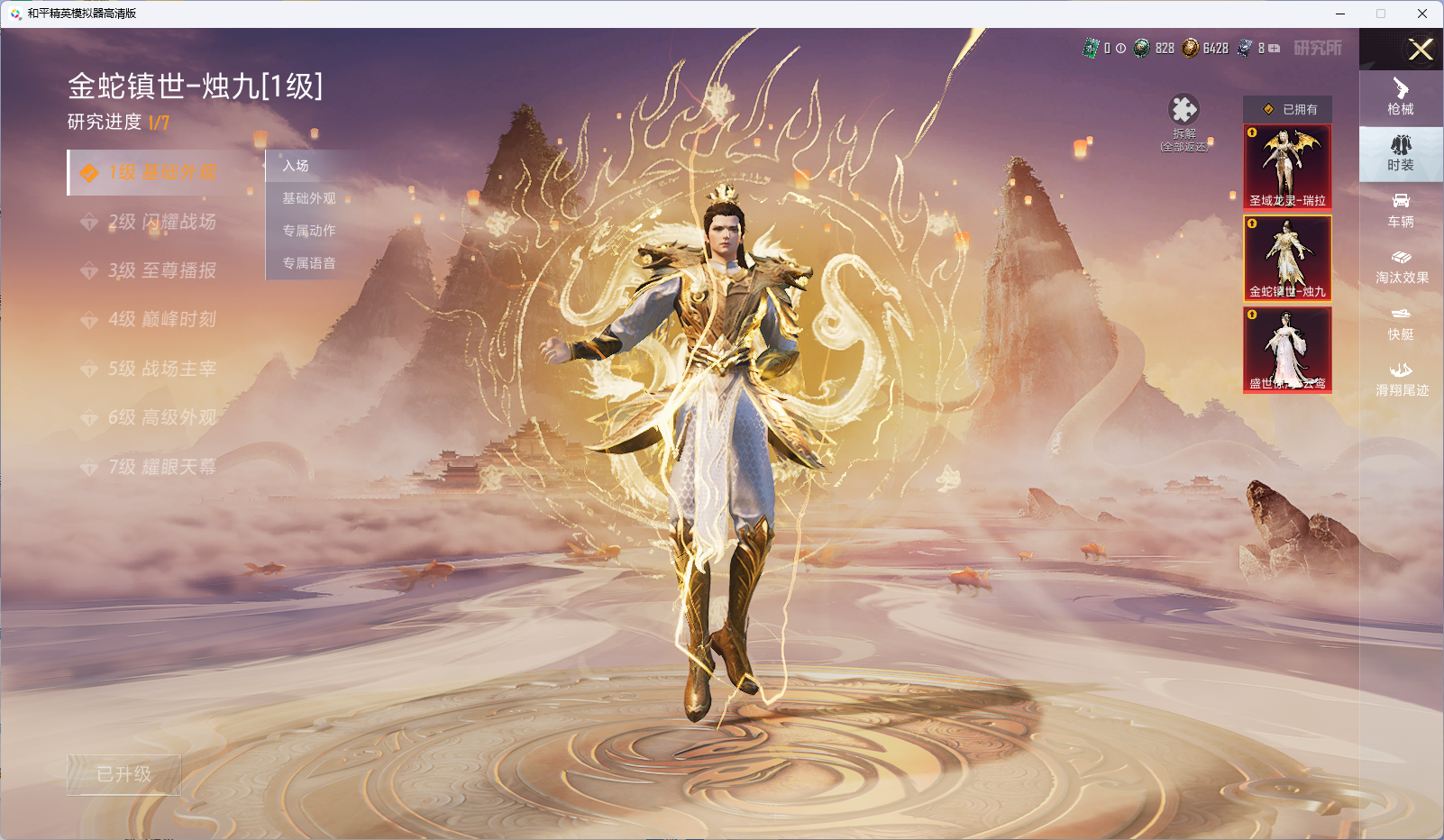Screen dimensions: 1444x840
Task: Show the 专属动作 preview
Action: [x=308, y=231]
